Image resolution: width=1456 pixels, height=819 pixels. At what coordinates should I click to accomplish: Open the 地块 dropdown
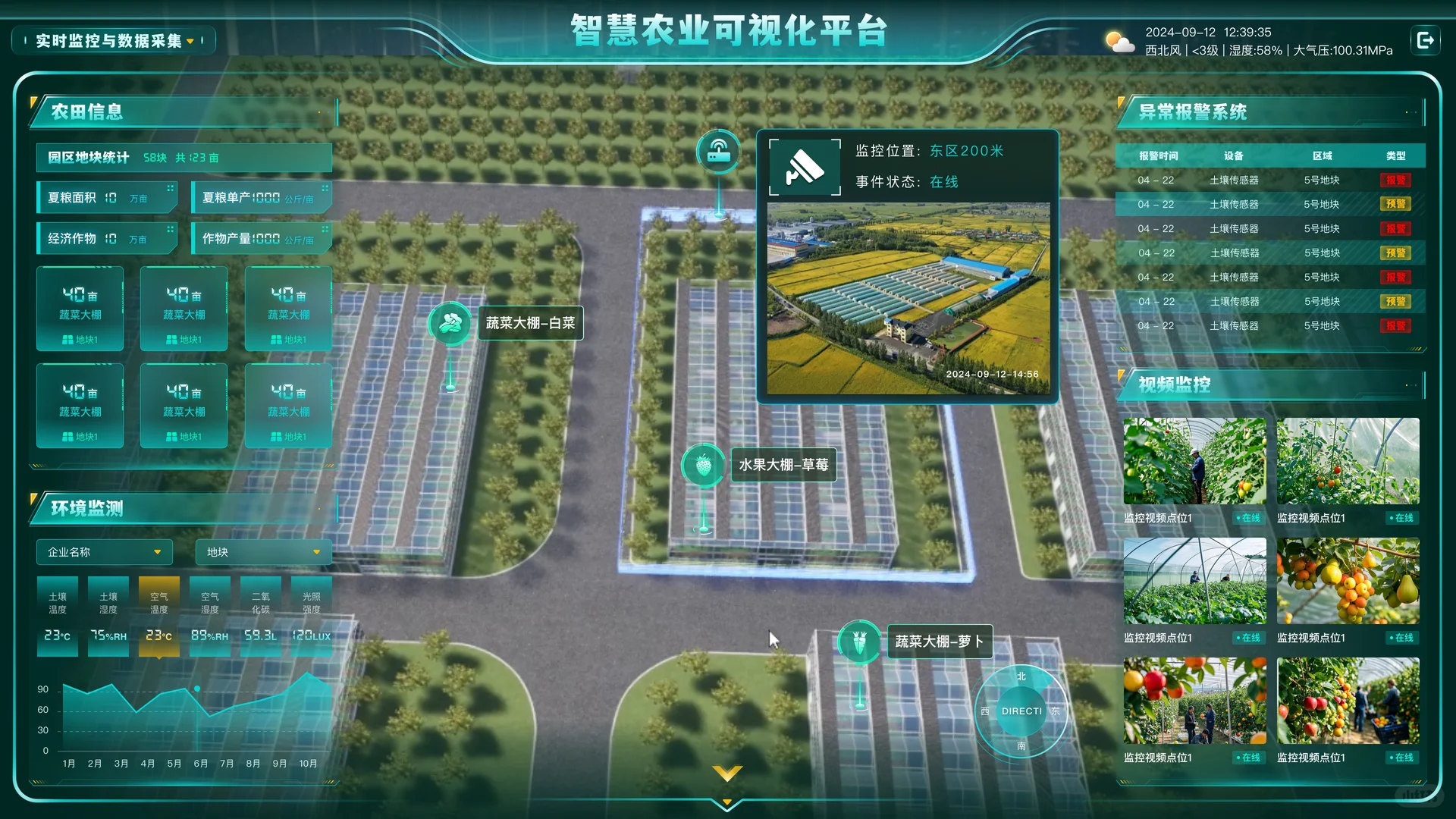click(x=262, y=552)
